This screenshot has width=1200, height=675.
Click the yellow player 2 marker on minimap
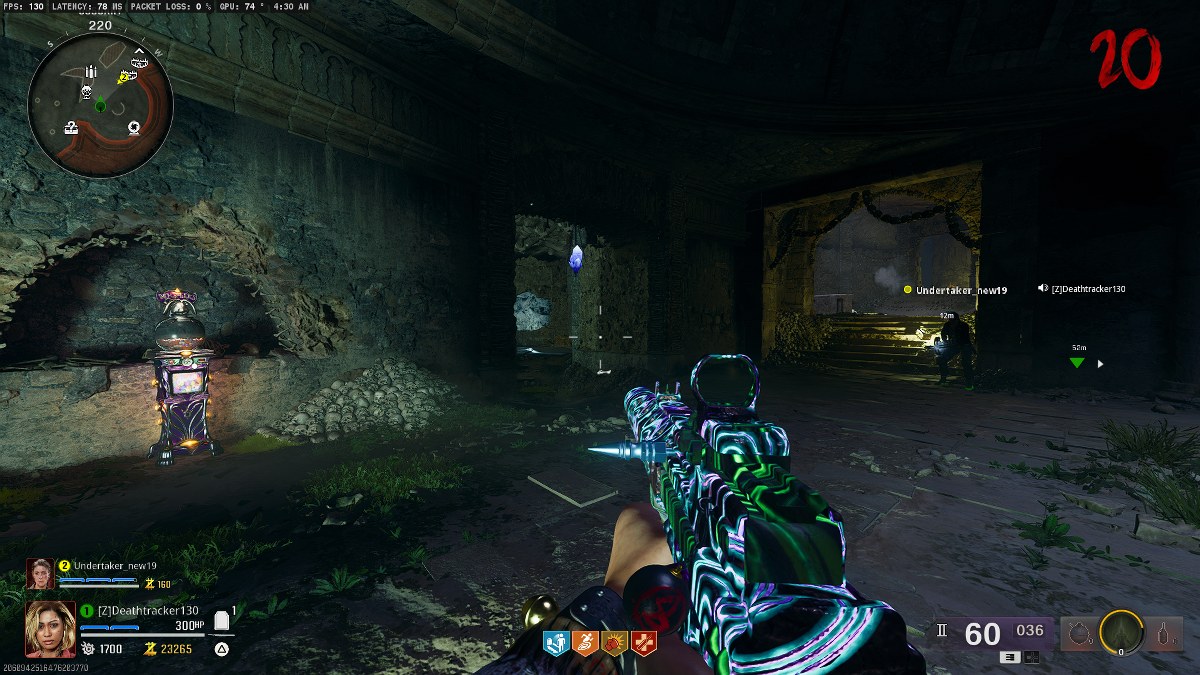[124, 76]
